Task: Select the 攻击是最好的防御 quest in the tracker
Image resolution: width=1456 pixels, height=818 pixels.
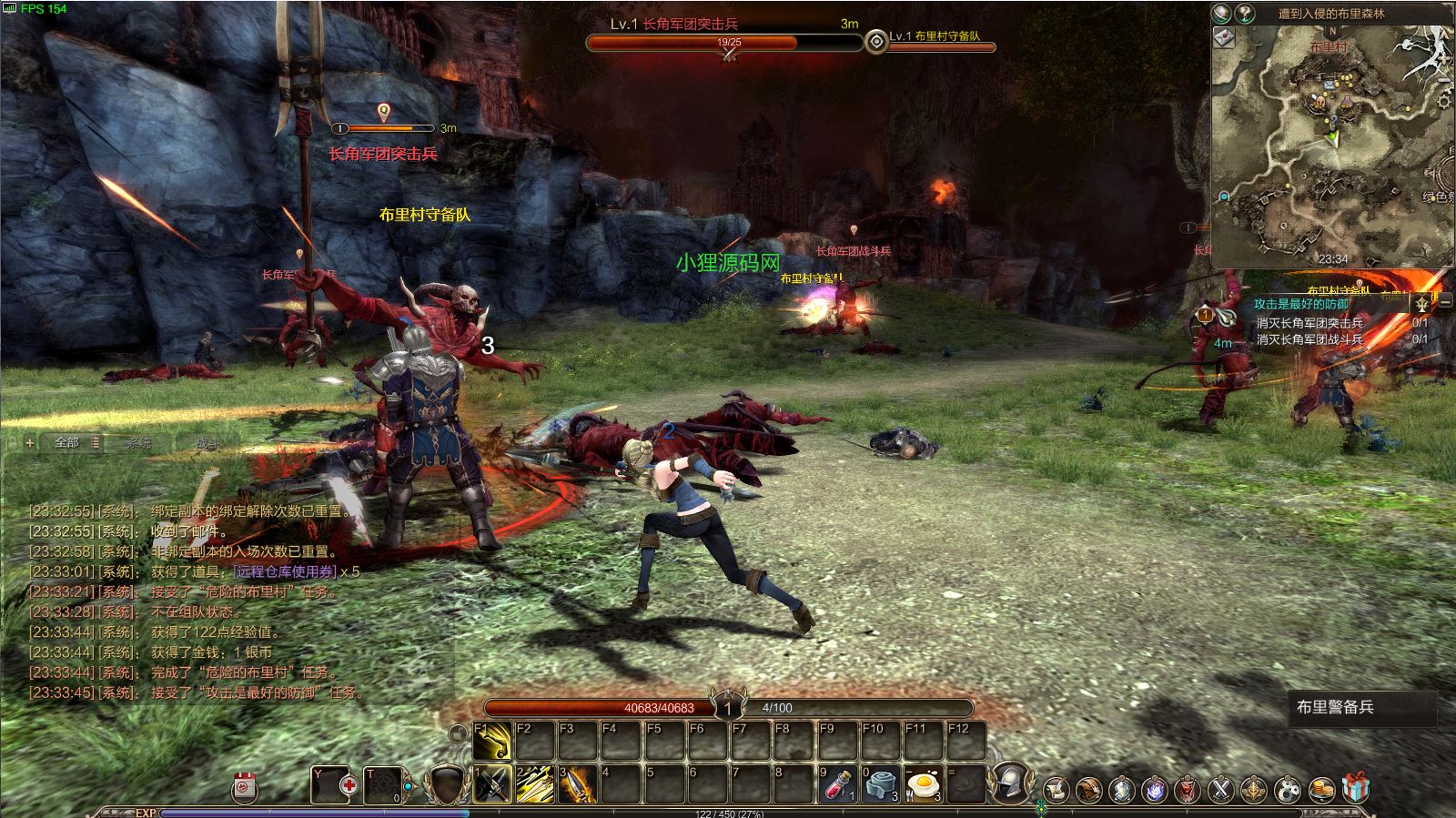Action: (1301, 304)
